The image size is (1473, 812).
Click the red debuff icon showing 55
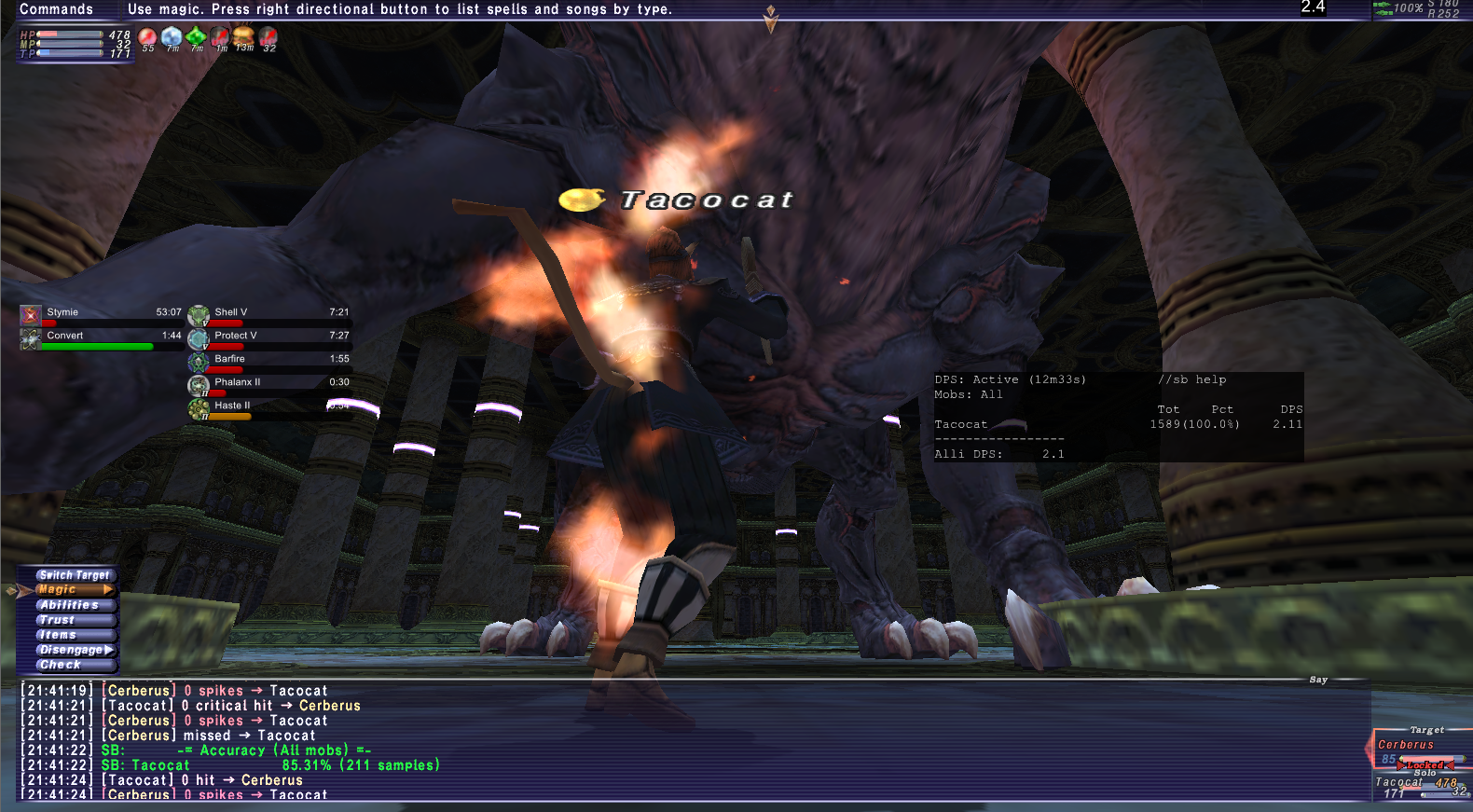145,37
